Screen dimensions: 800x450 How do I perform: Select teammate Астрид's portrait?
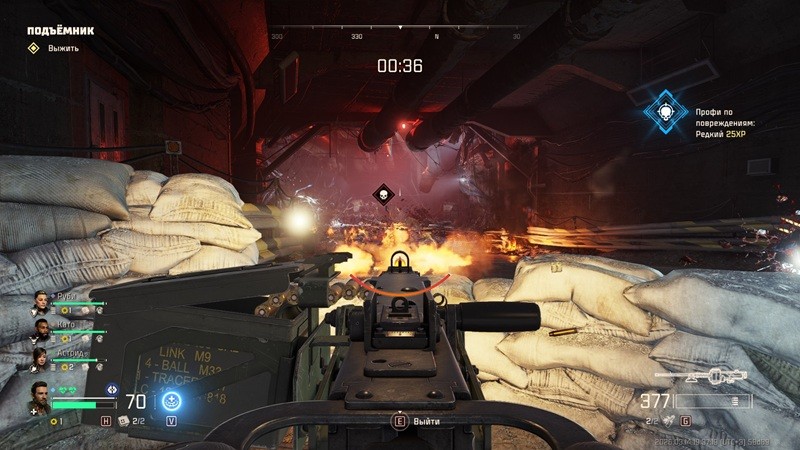(x=41, y=357)
